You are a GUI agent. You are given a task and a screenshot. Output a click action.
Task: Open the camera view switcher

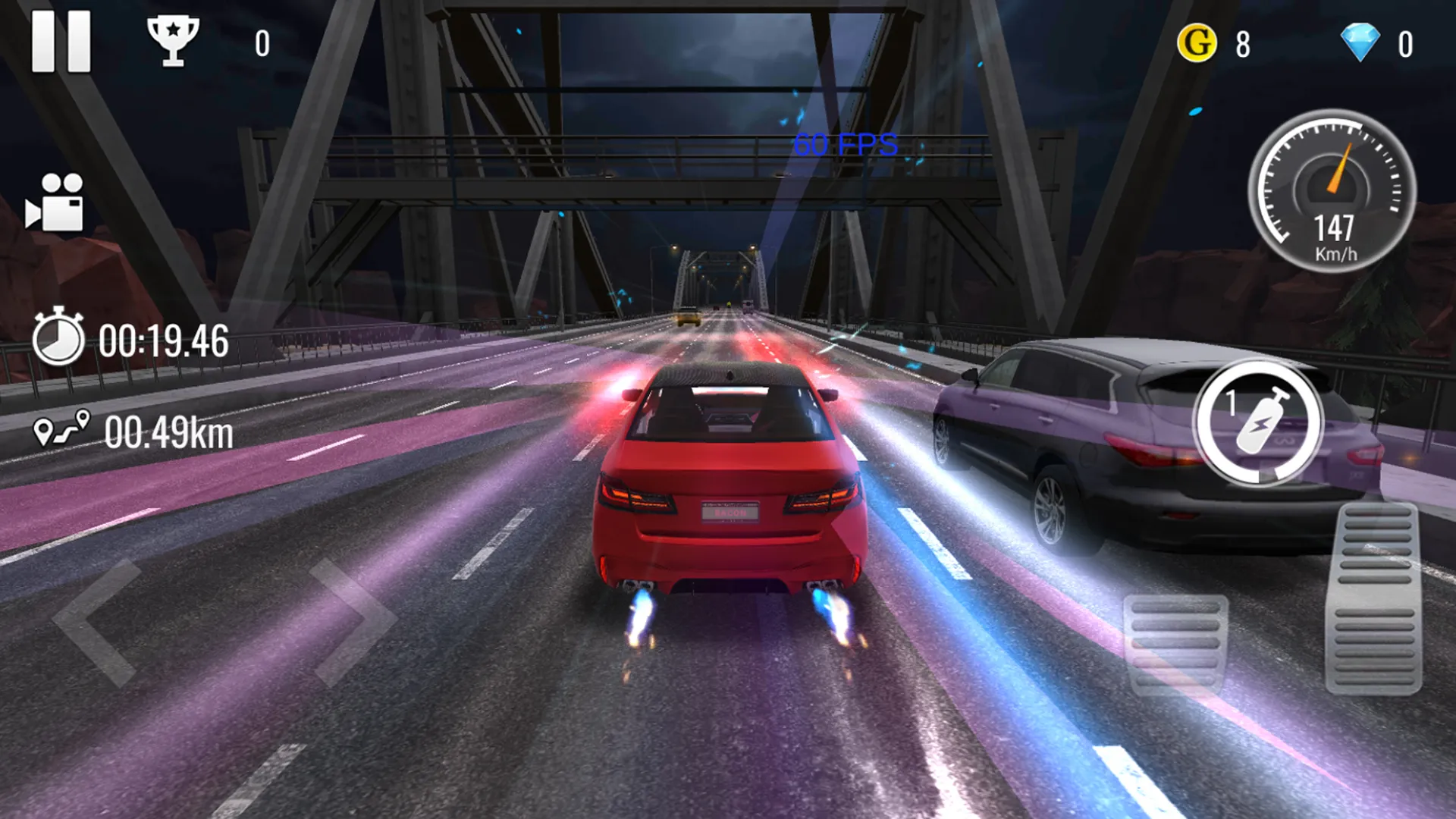[x=57, y=201]
